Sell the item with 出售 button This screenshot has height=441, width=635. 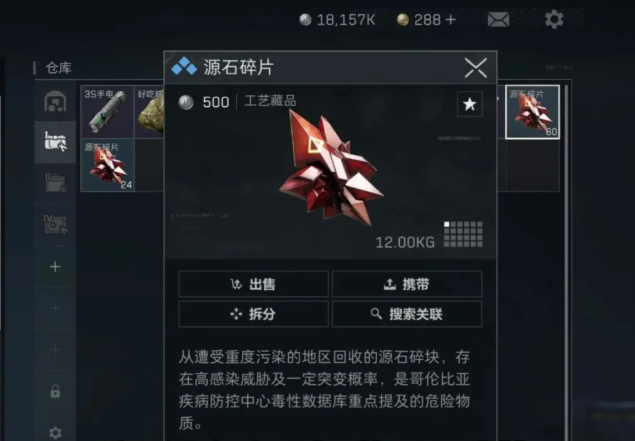(253, 284)
